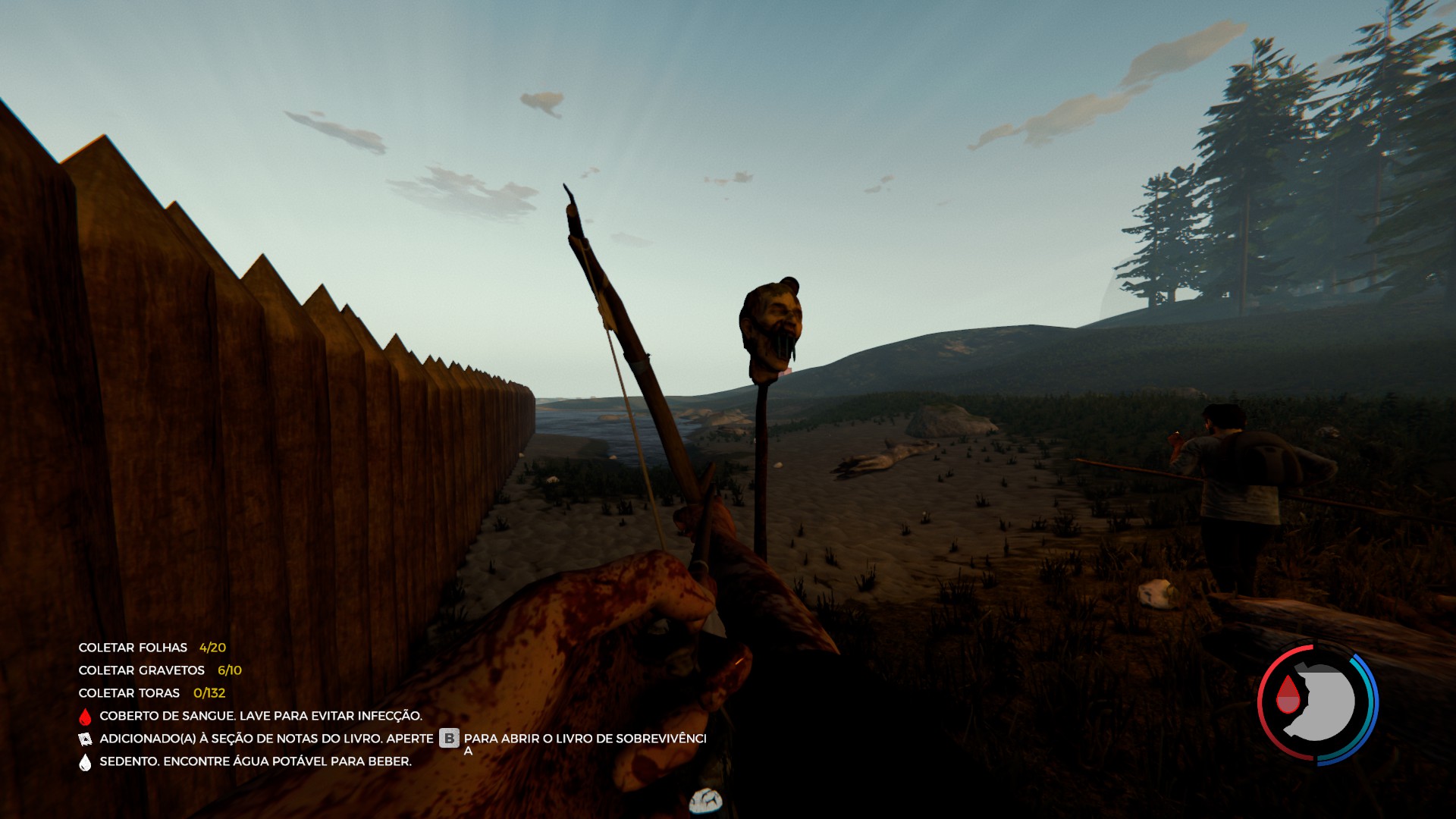Click the survival book note icon
The width and height of the screenshot is (1456, 819).
coord(85,739)
